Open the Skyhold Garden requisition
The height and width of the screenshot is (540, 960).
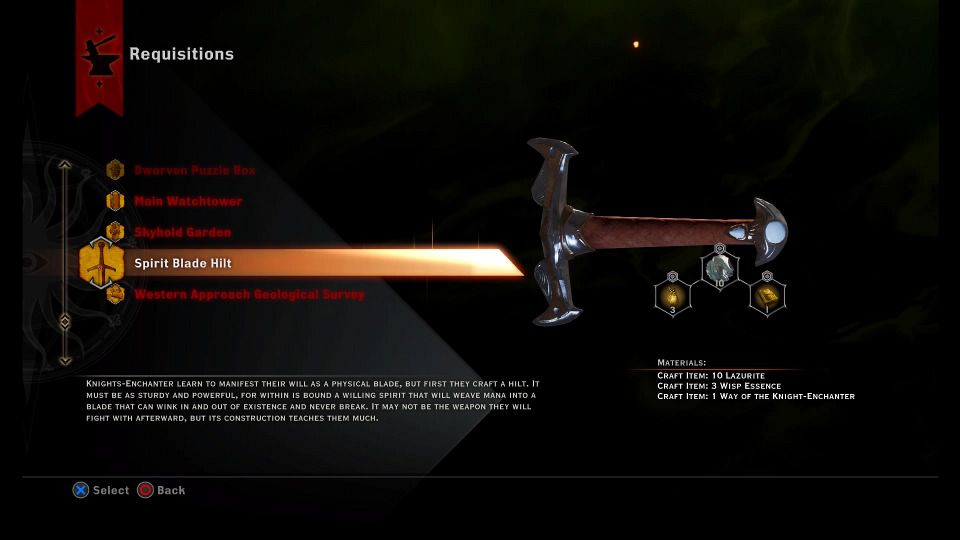point(182,232)
